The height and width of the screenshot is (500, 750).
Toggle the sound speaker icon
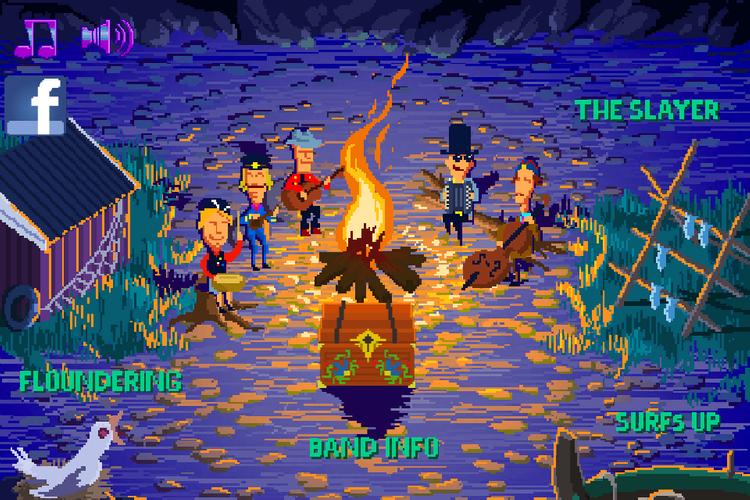tap(107, 37)
